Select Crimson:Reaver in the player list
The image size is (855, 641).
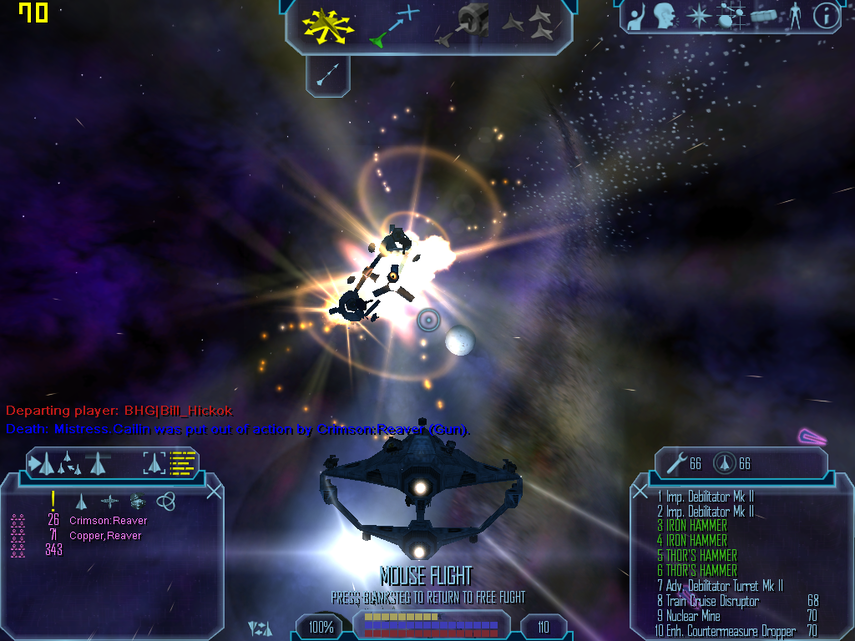(108, 521)
